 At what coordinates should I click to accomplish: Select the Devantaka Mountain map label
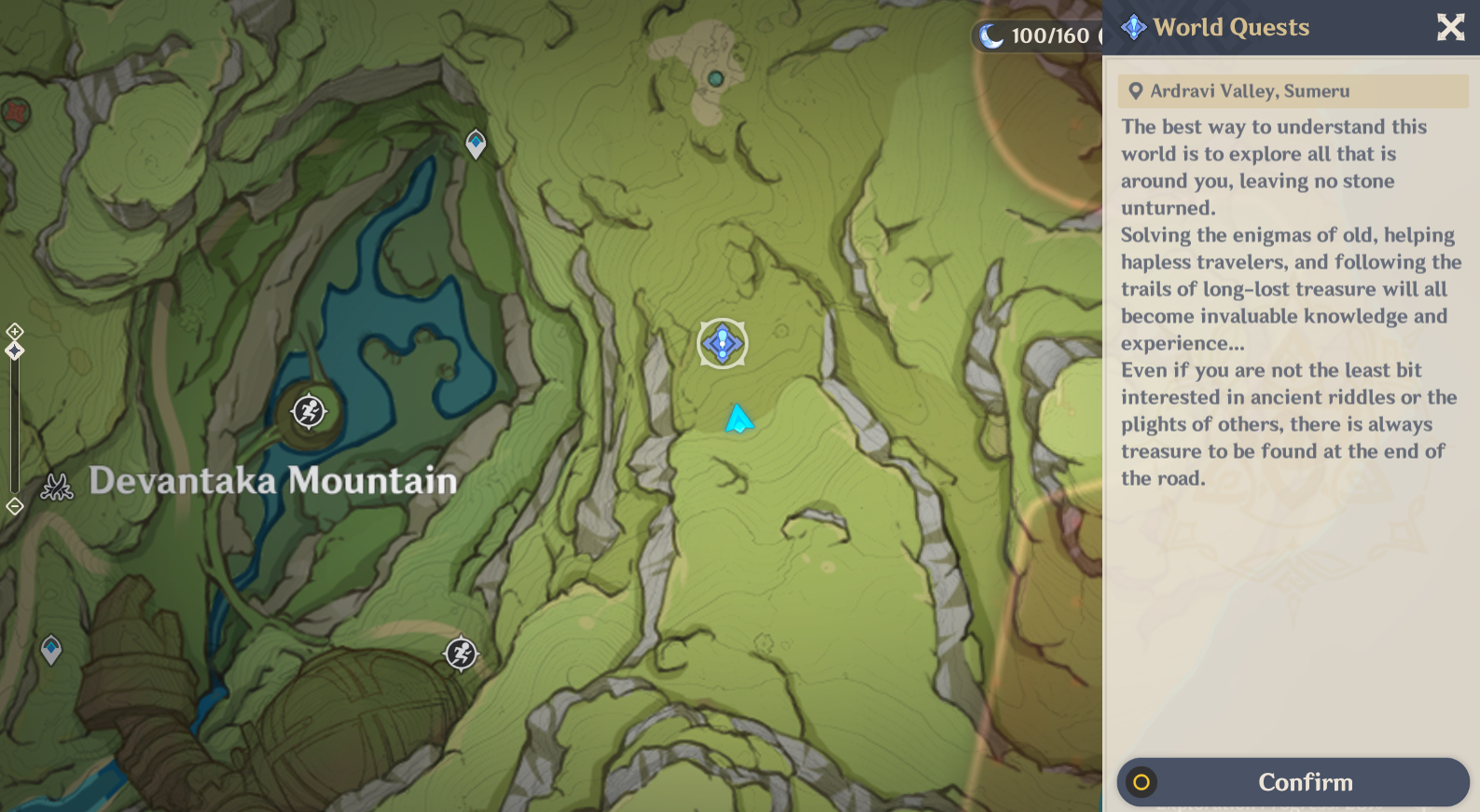pos(272,482)
